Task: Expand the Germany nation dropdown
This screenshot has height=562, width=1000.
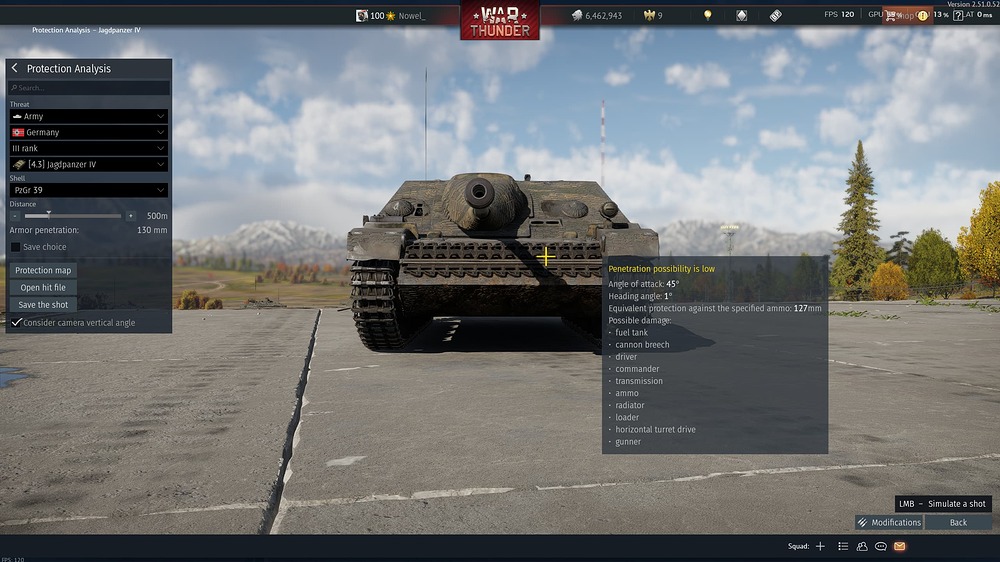Action: 88,132
